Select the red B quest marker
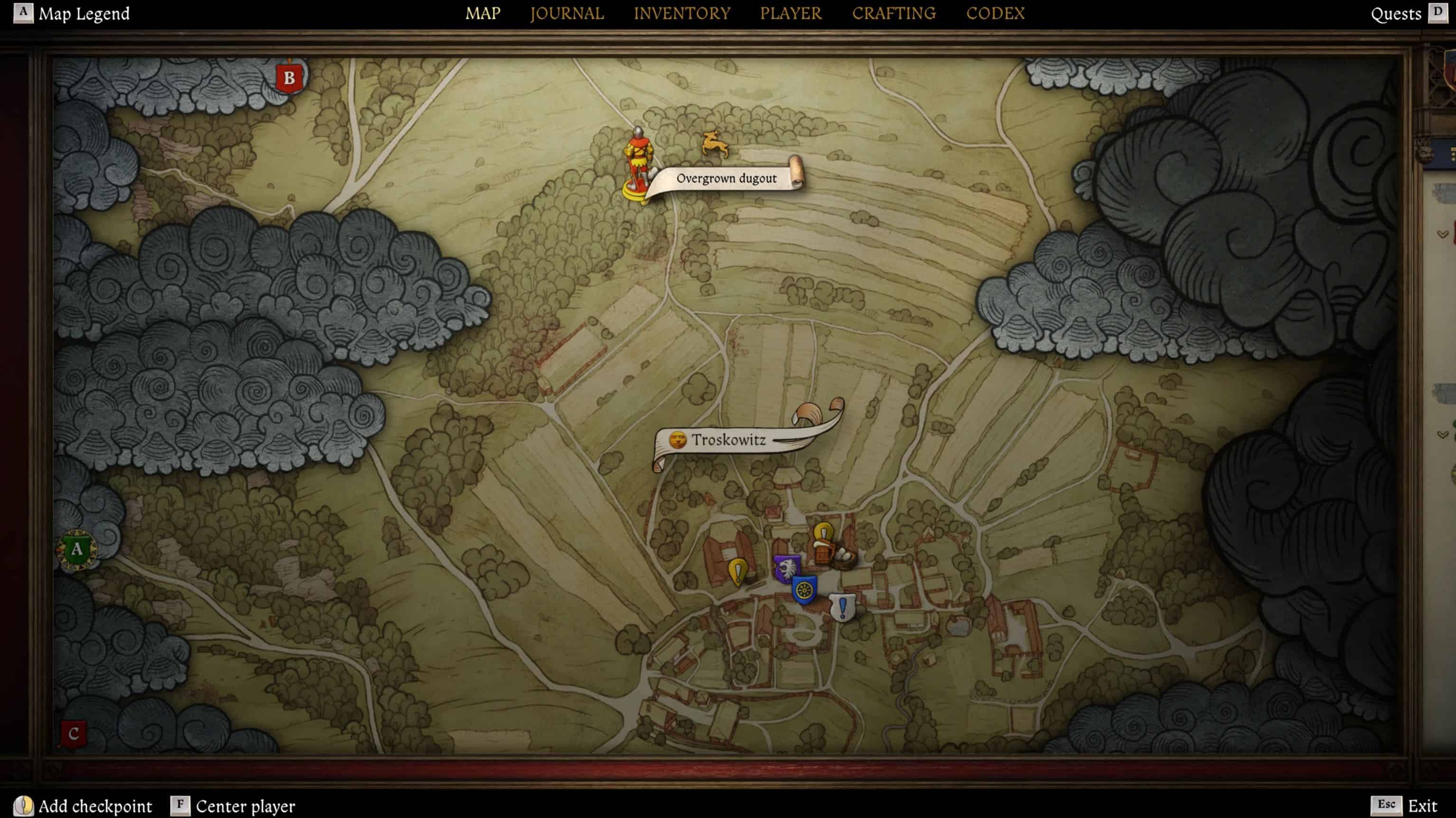The width and height of the screenshot is (1456, 818). [289, 78]
